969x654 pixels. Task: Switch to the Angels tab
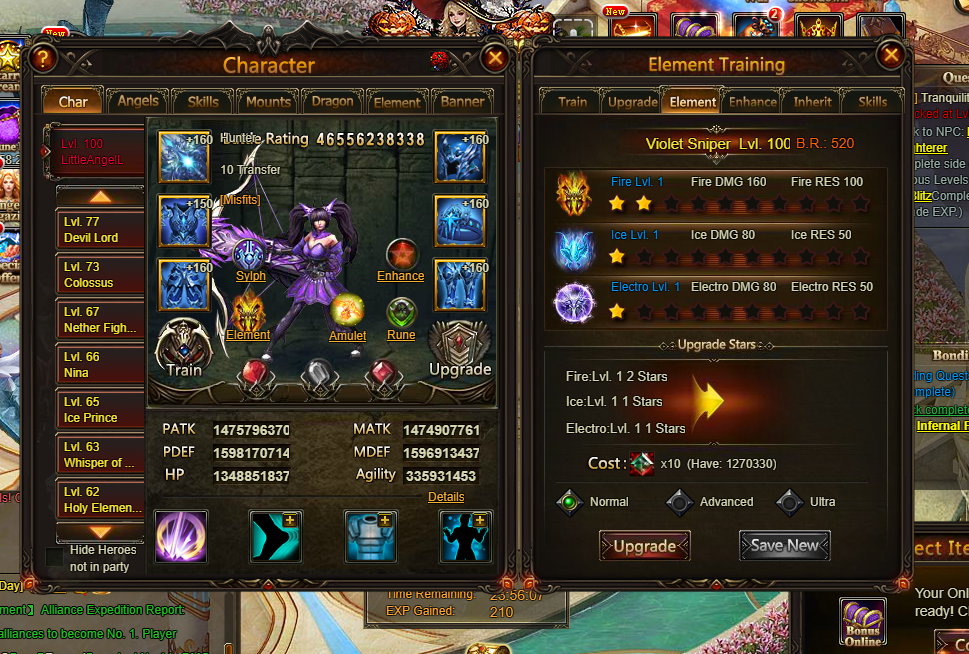tap(138, 101)
